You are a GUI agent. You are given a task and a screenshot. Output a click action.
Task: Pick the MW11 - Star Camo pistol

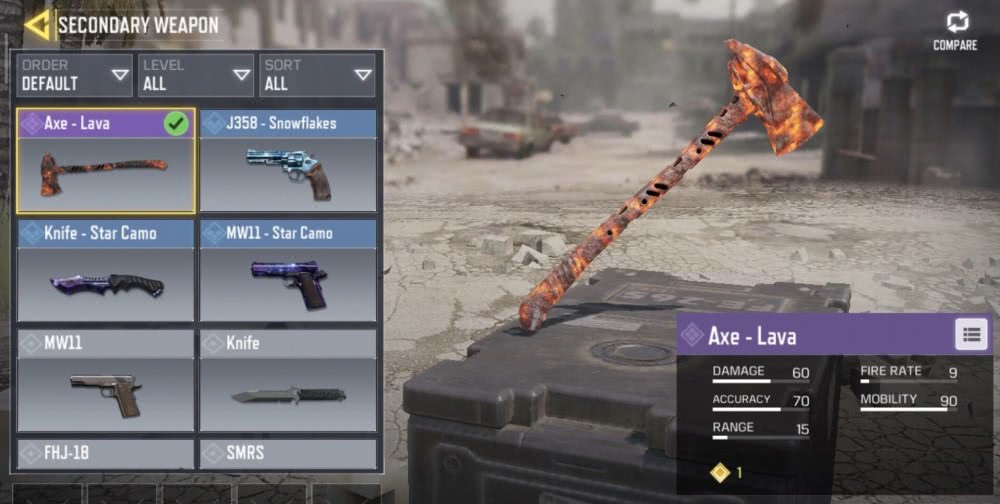288,271
